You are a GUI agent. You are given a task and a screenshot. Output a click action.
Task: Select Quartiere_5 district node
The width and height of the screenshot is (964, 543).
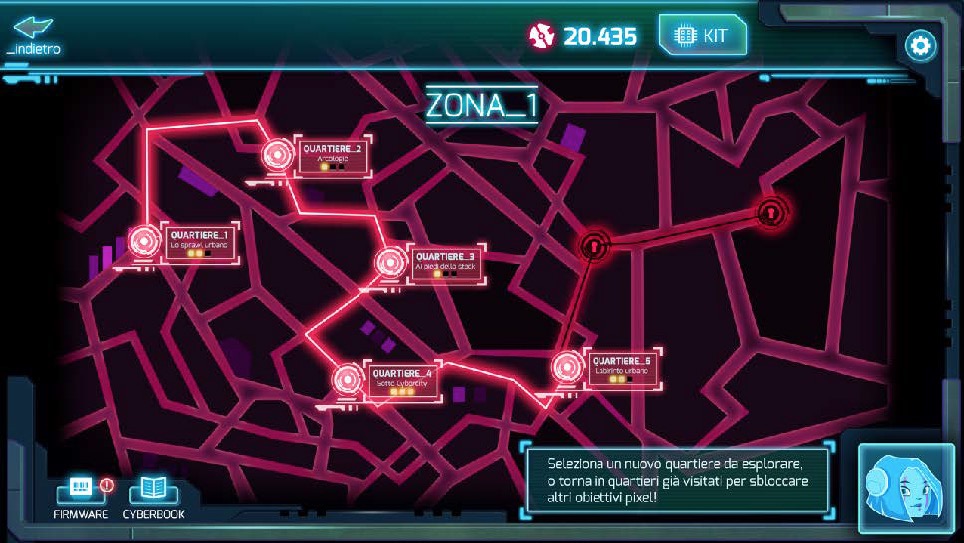click(x=568, y=366)
